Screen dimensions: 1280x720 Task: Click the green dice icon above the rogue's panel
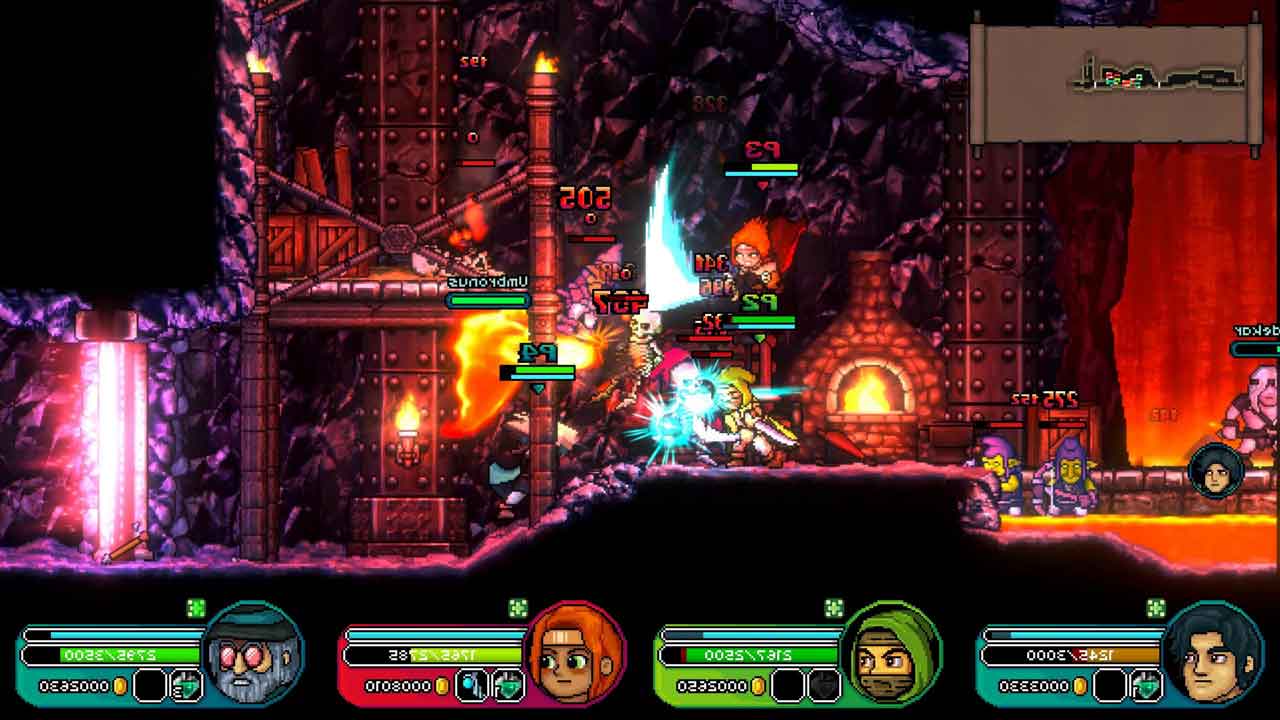833,608
